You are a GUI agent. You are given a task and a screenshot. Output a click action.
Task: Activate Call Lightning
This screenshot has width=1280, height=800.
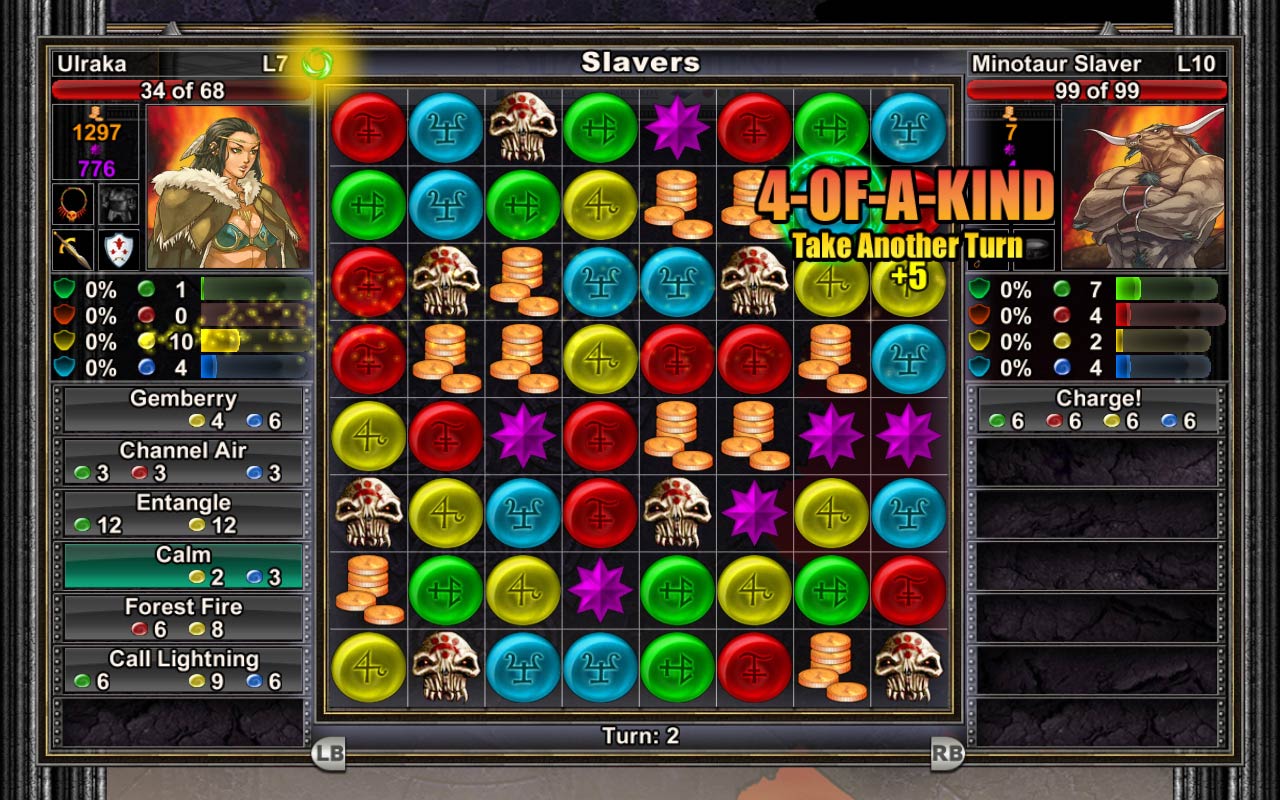(x=183, y=666)
